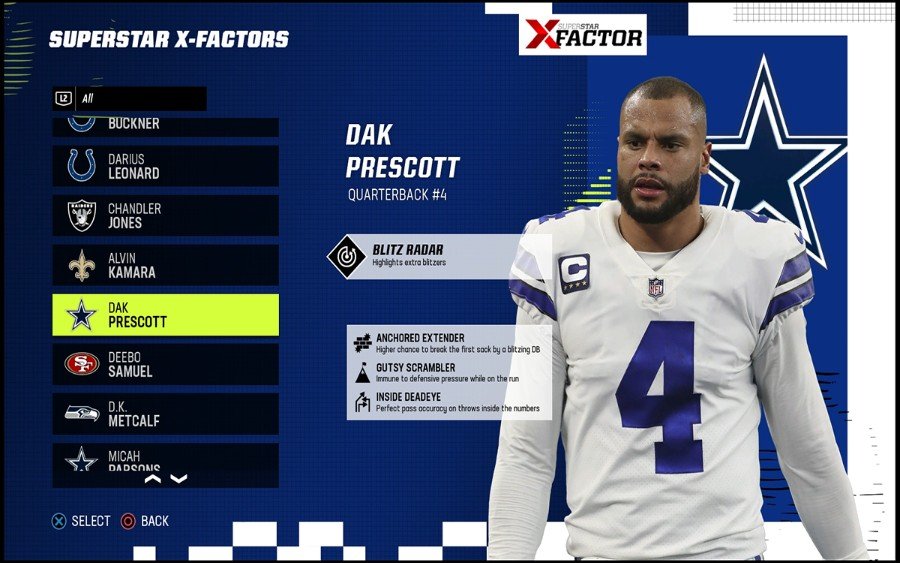Image resolution: width=900 pixels, height=563 pixels.
Task: Select the partially visible Buckner row
Action: (x=165, y=126)
